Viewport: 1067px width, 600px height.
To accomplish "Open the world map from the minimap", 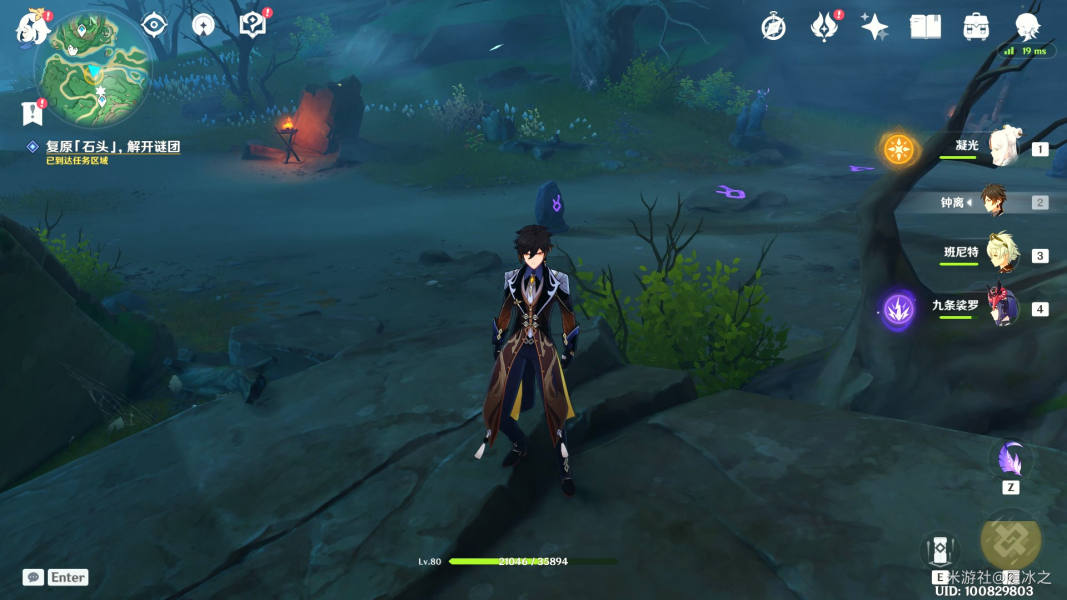I will [93, 66].
